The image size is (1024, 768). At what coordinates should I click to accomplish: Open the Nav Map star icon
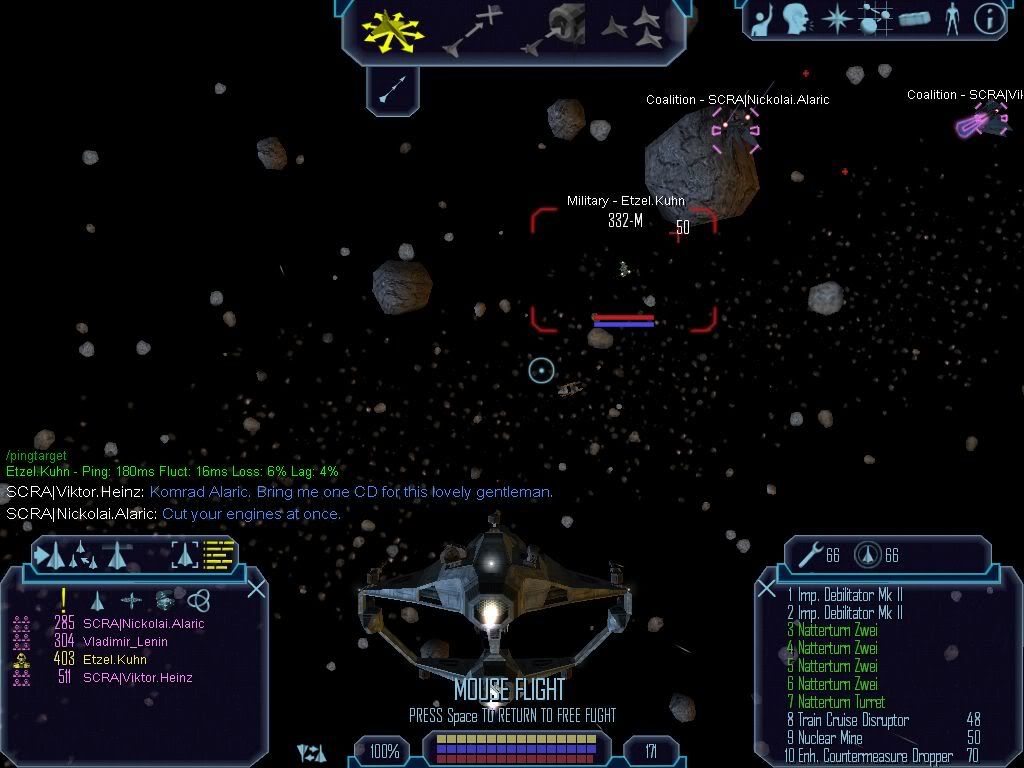coord(835,19)
